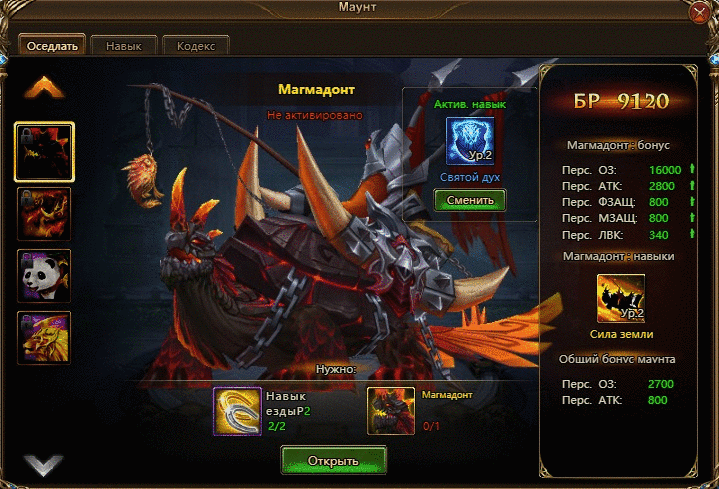Open the Кодекс tab

click(x=195, y=46)
